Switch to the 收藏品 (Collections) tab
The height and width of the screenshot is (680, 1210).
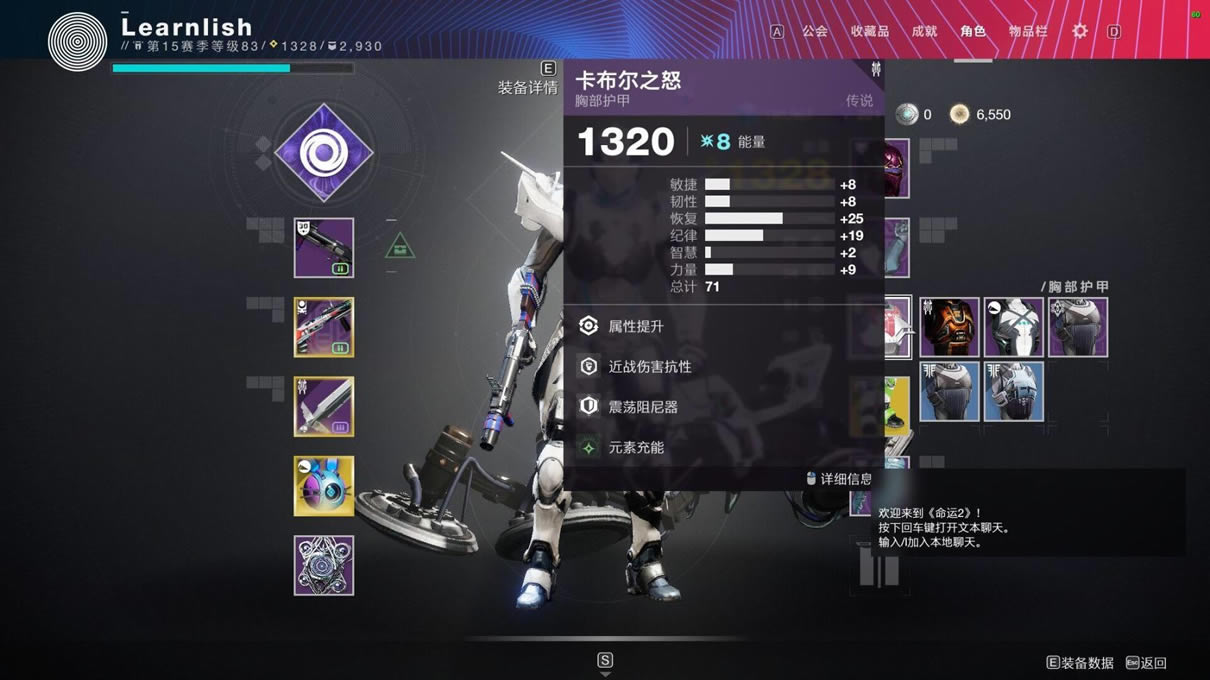pos(869,31)
